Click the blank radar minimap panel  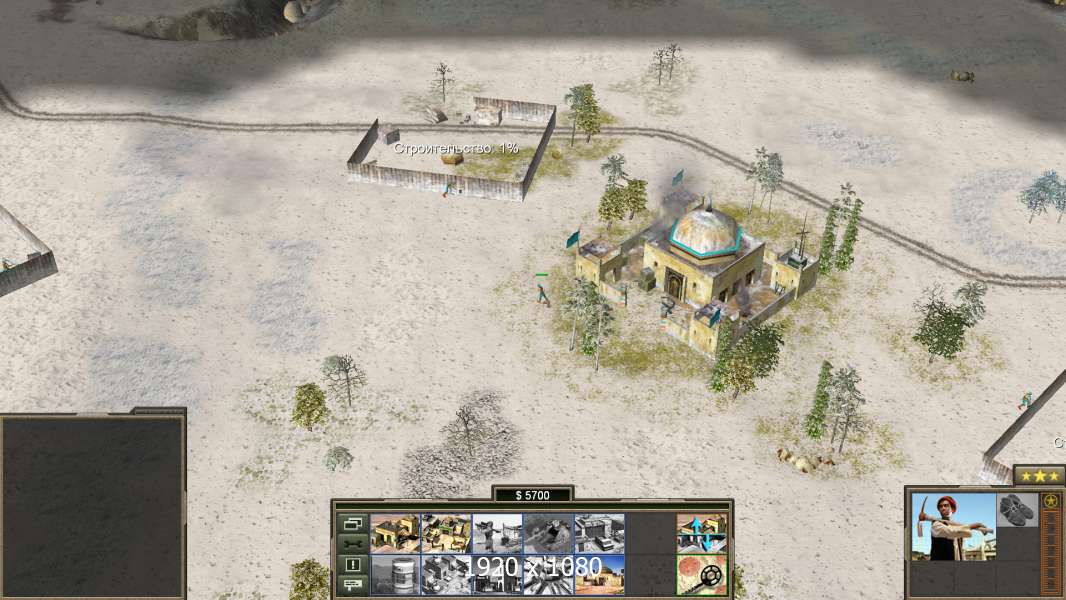pyautogui.click(x=92, y=505)
